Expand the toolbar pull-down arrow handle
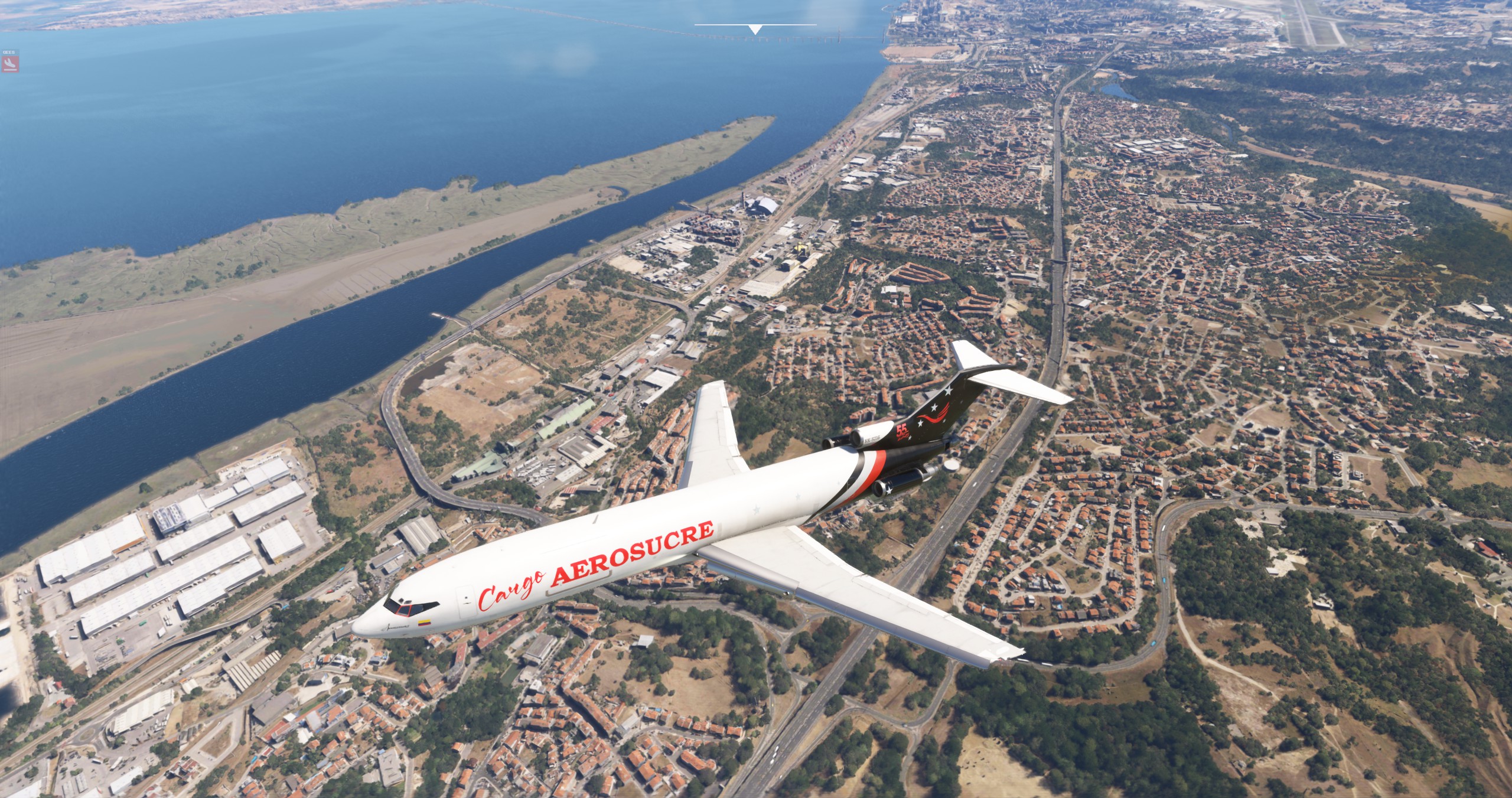The width and height of the screenshot is (1512, 798). [755, 29]
